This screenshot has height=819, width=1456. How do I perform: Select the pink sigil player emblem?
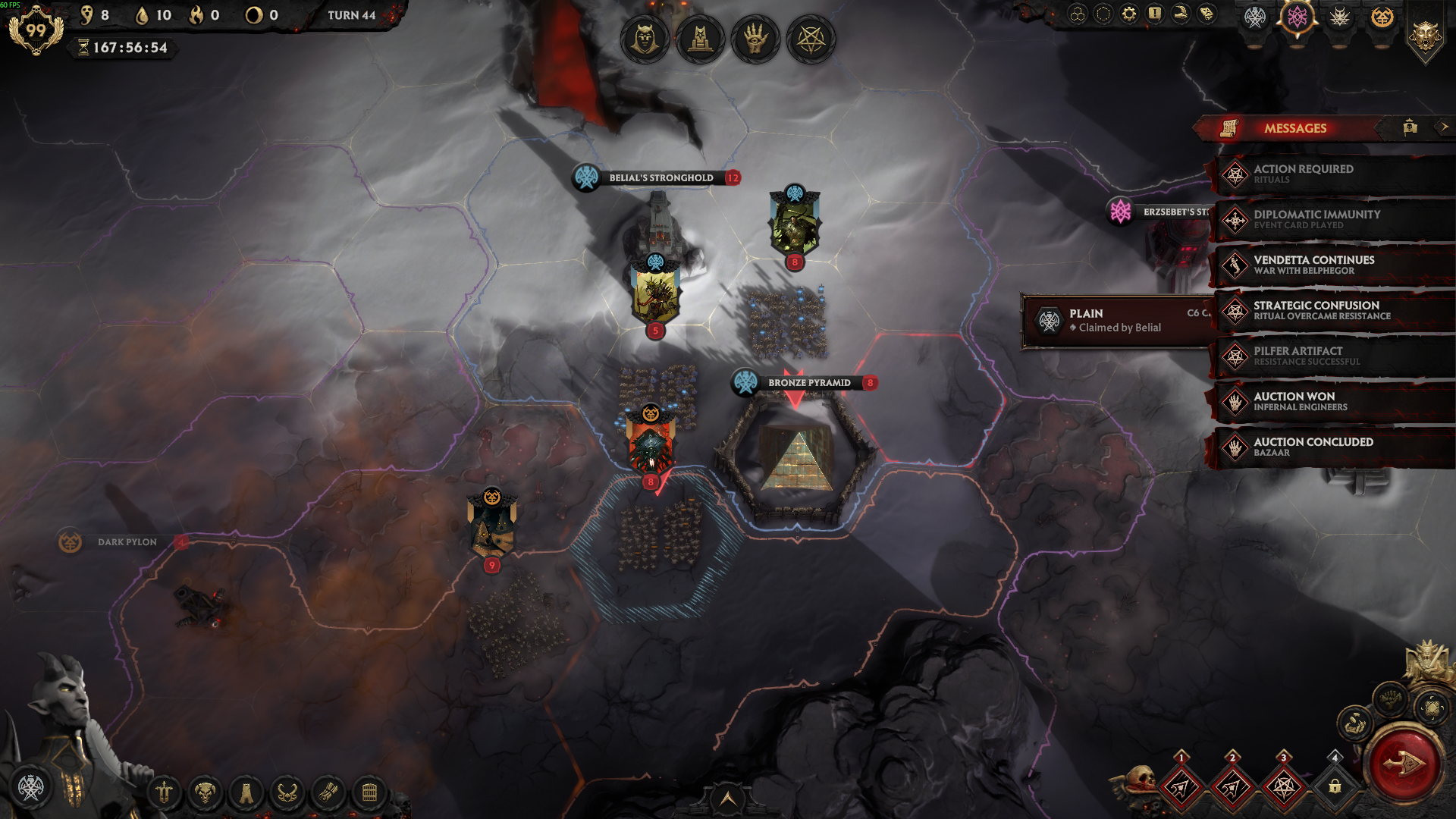click(x=1298, y=17)
